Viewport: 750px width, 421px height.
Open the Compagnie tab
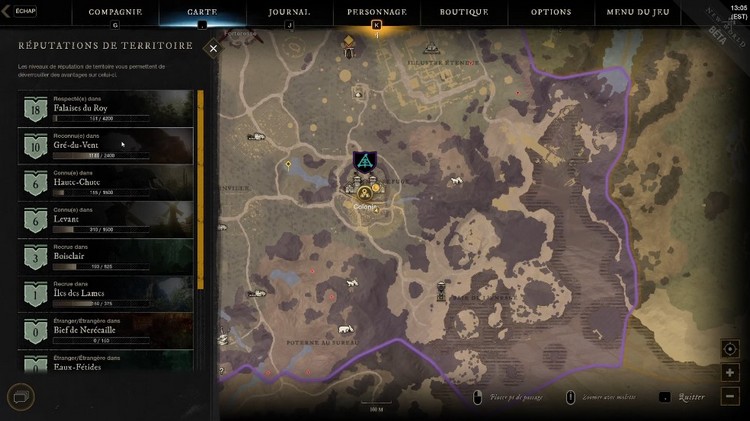115,12
